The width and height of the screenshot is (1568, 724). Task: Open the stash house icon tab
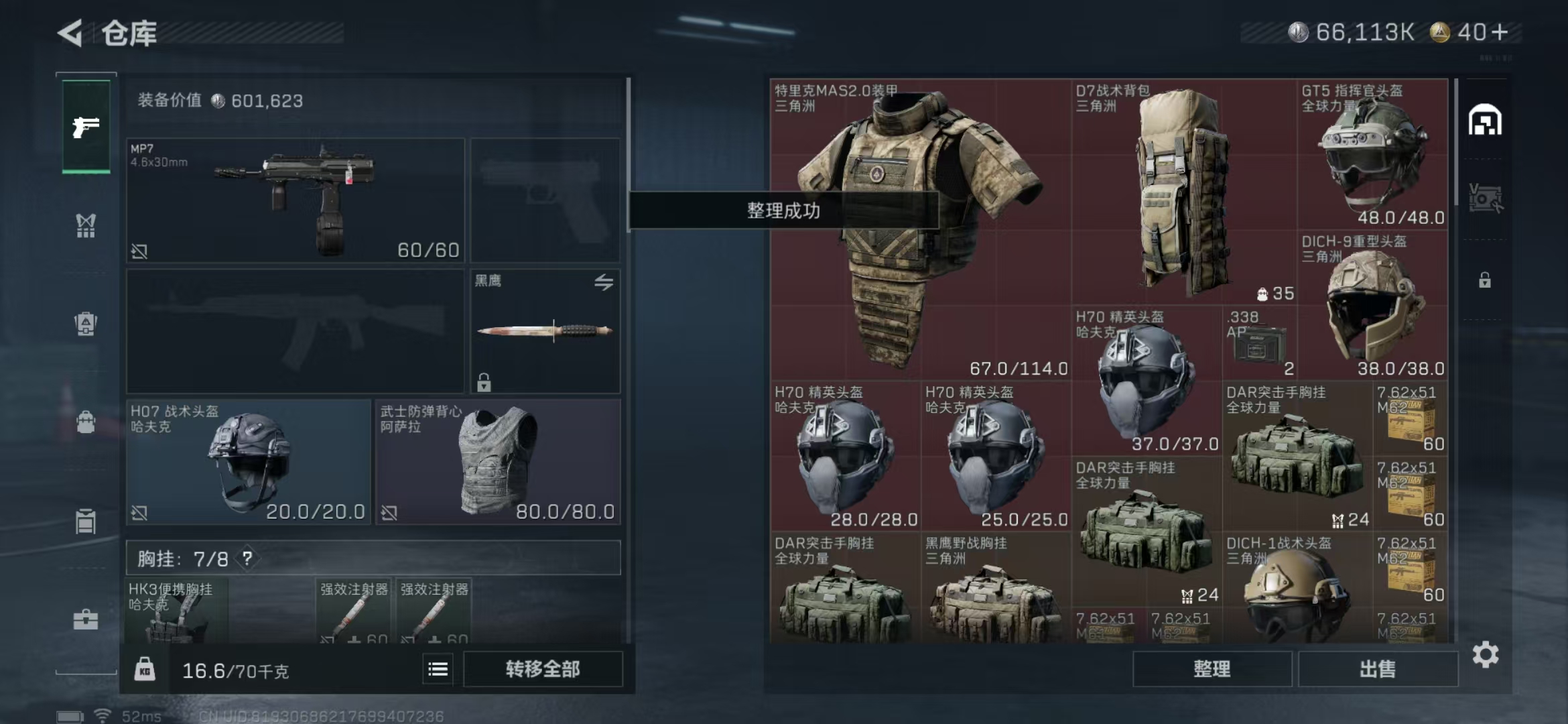pyautogui.click(x=1485, y=121)
